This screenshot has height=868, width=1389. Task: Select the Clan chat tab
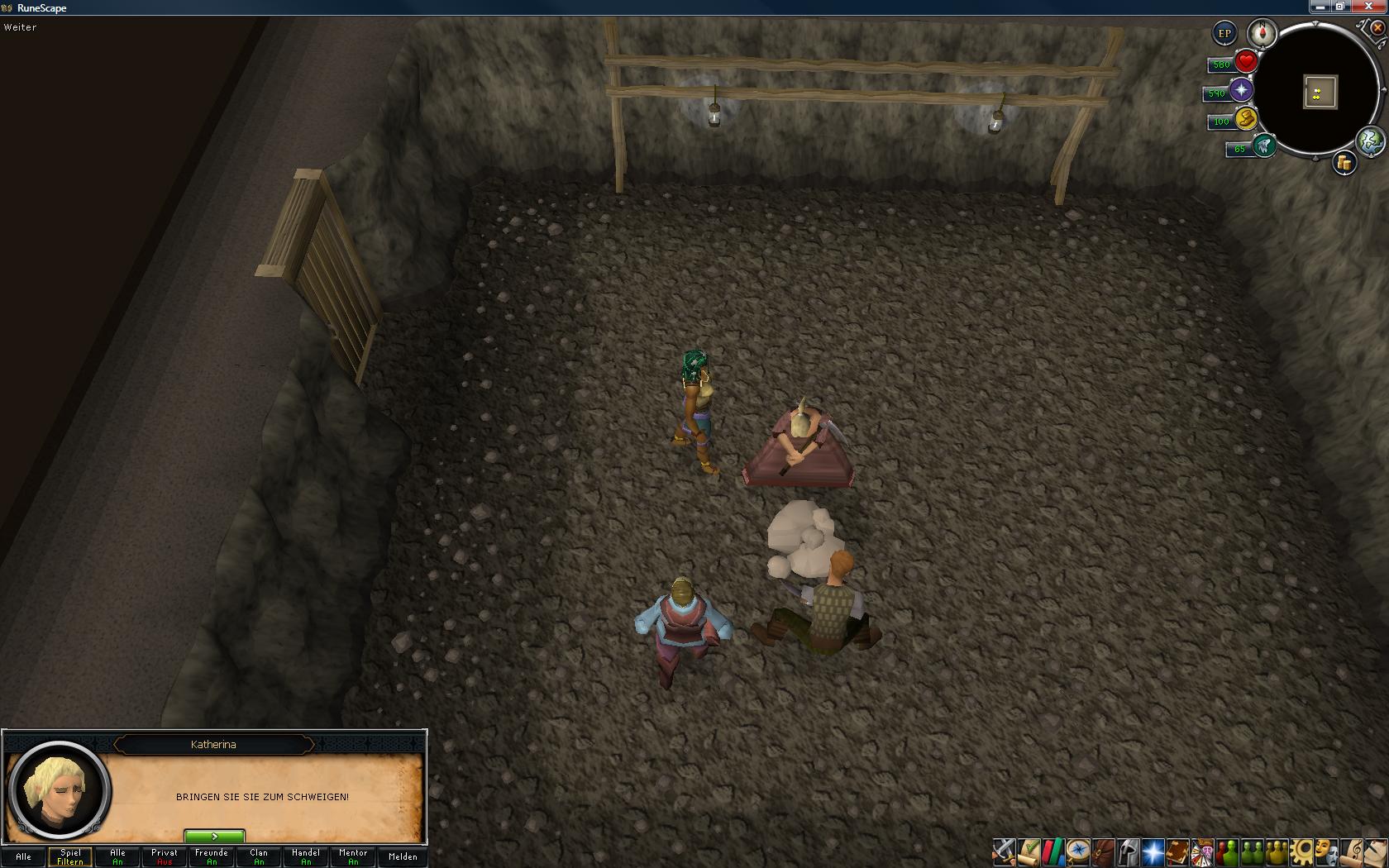[259, 856]
